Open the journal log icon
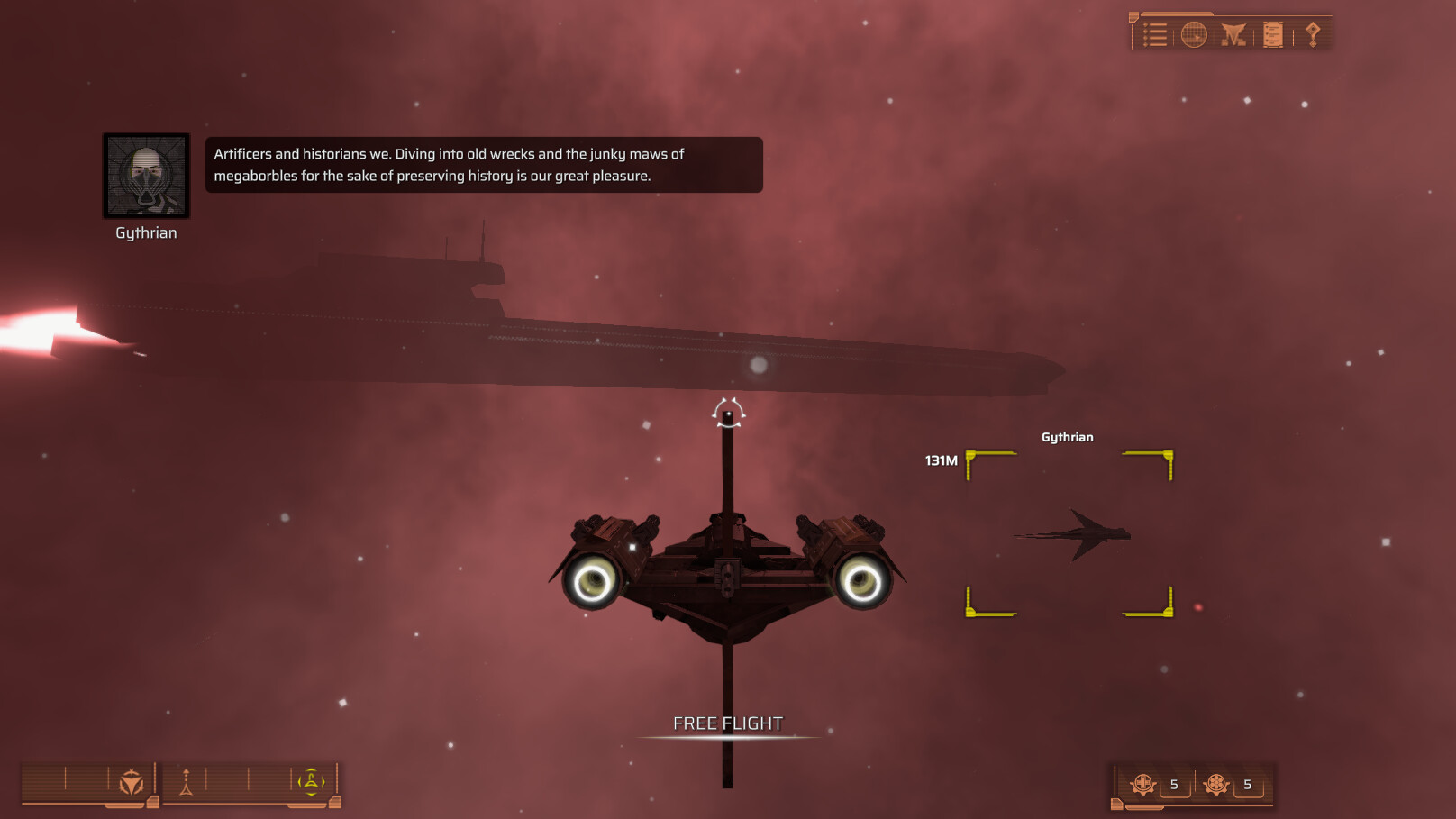The image size is (1456, 819). pyautogui.click(x=1273, y=33)
